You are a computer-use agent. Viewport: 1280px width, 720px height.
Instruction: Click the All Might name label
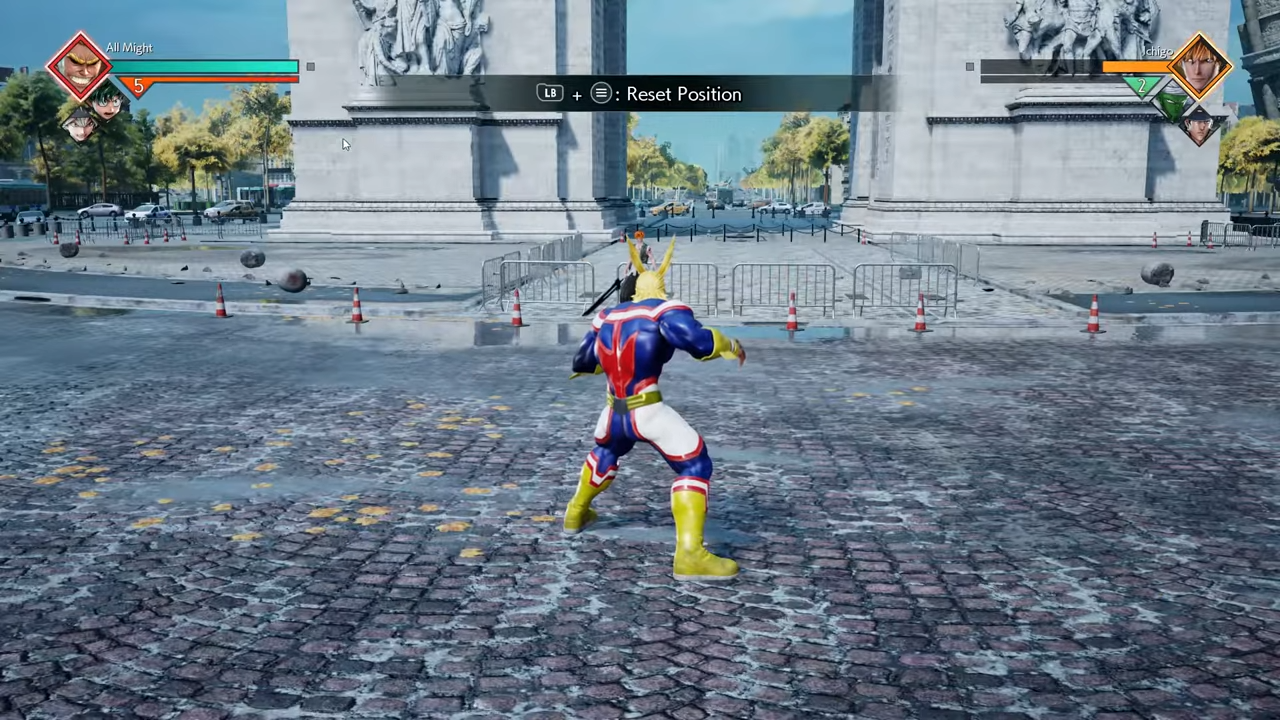pos(129,47)
